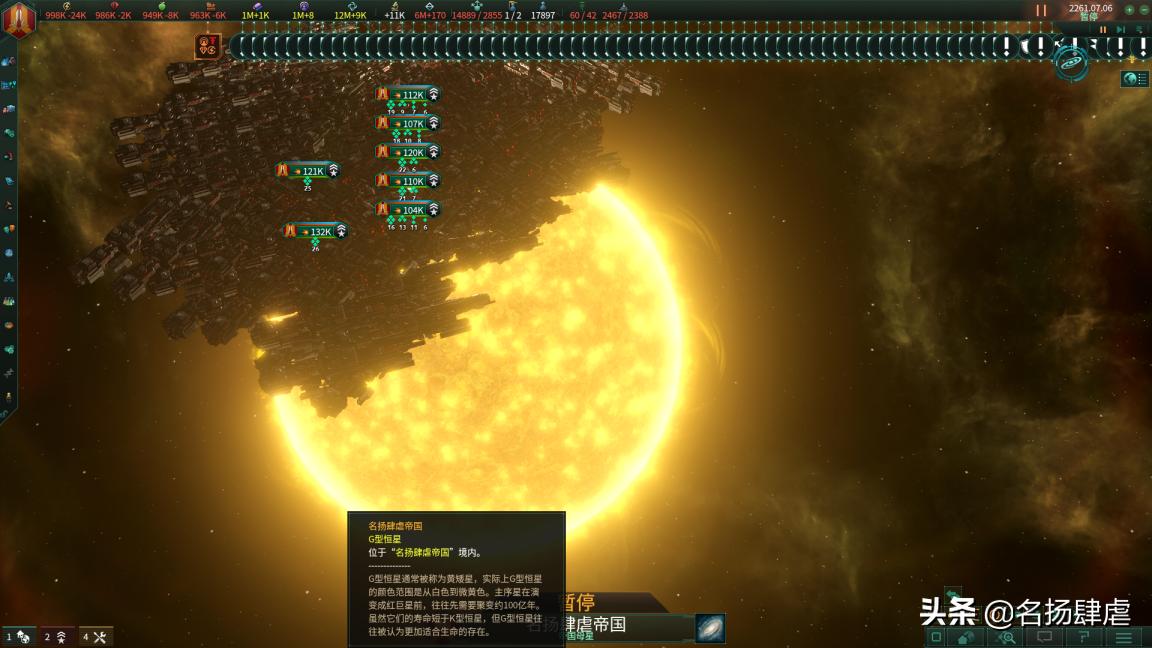Screen dimensions: 1152x648
Task: Open the galaxy map view button
Action: [x=1071, y=64]
